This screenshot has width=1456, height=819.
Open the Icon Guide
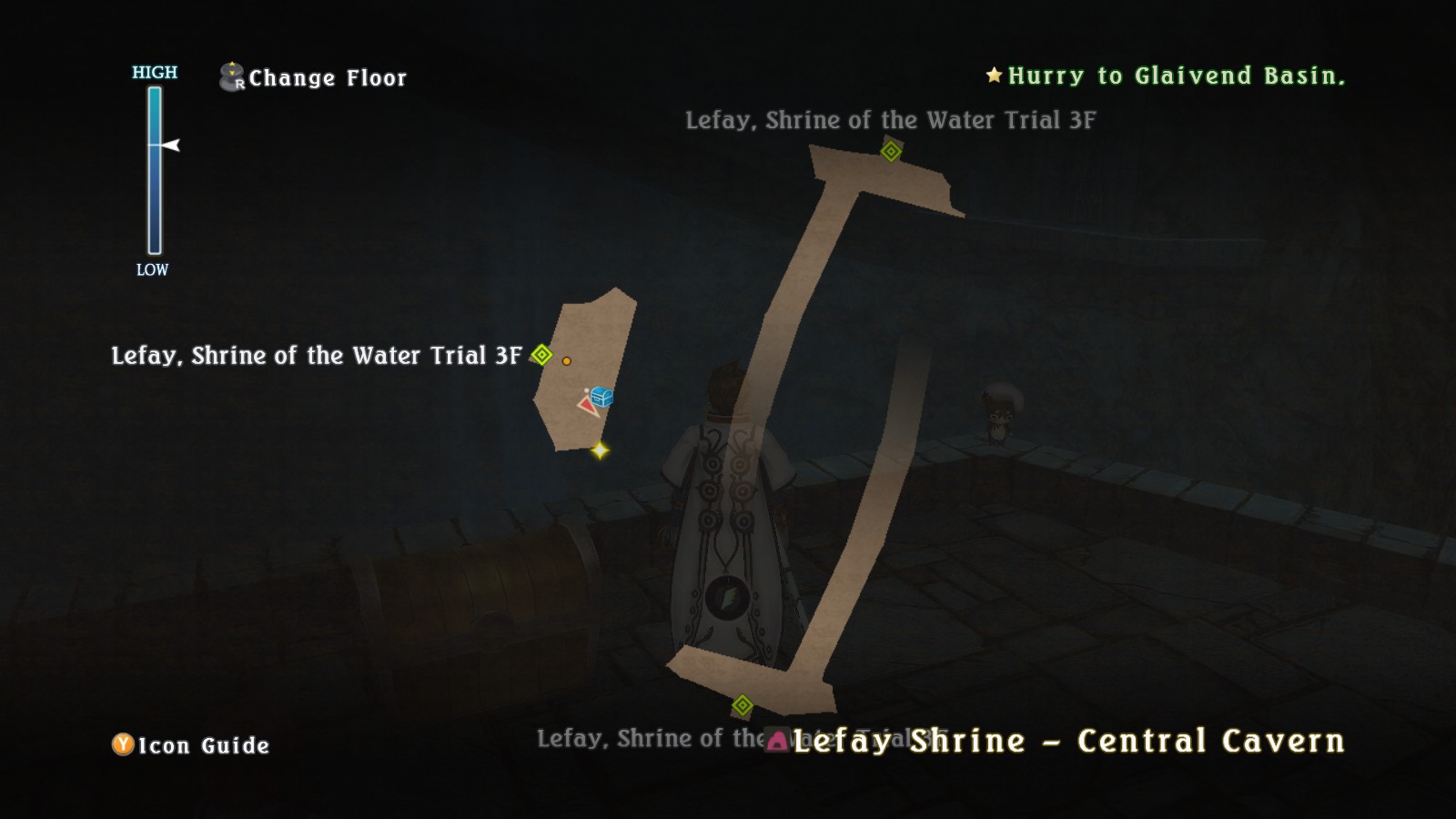pyautogui.click(x=199, y=746)
